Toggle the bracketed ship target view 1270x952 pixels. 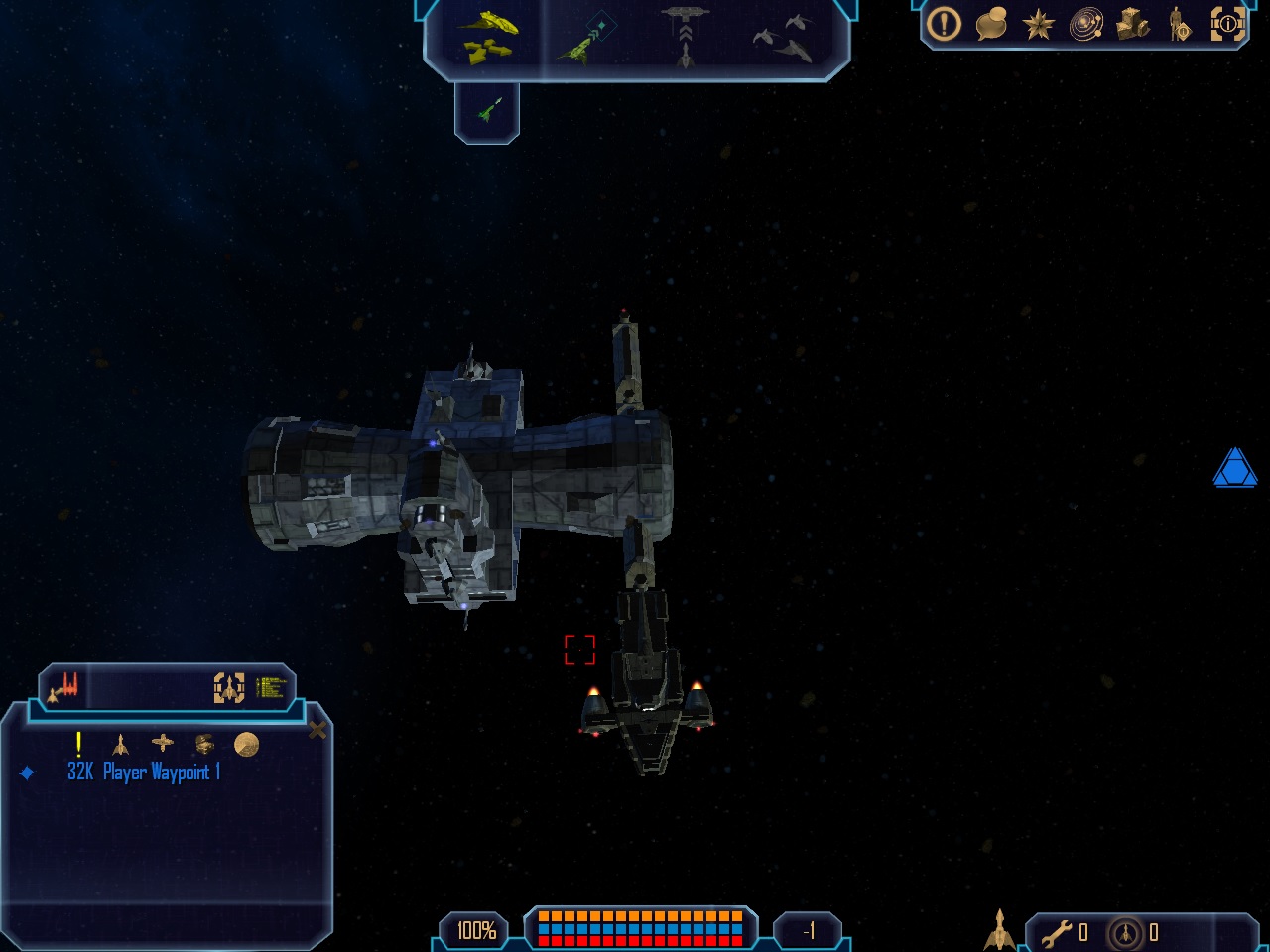pyautogui.click(x=229, y=687)
